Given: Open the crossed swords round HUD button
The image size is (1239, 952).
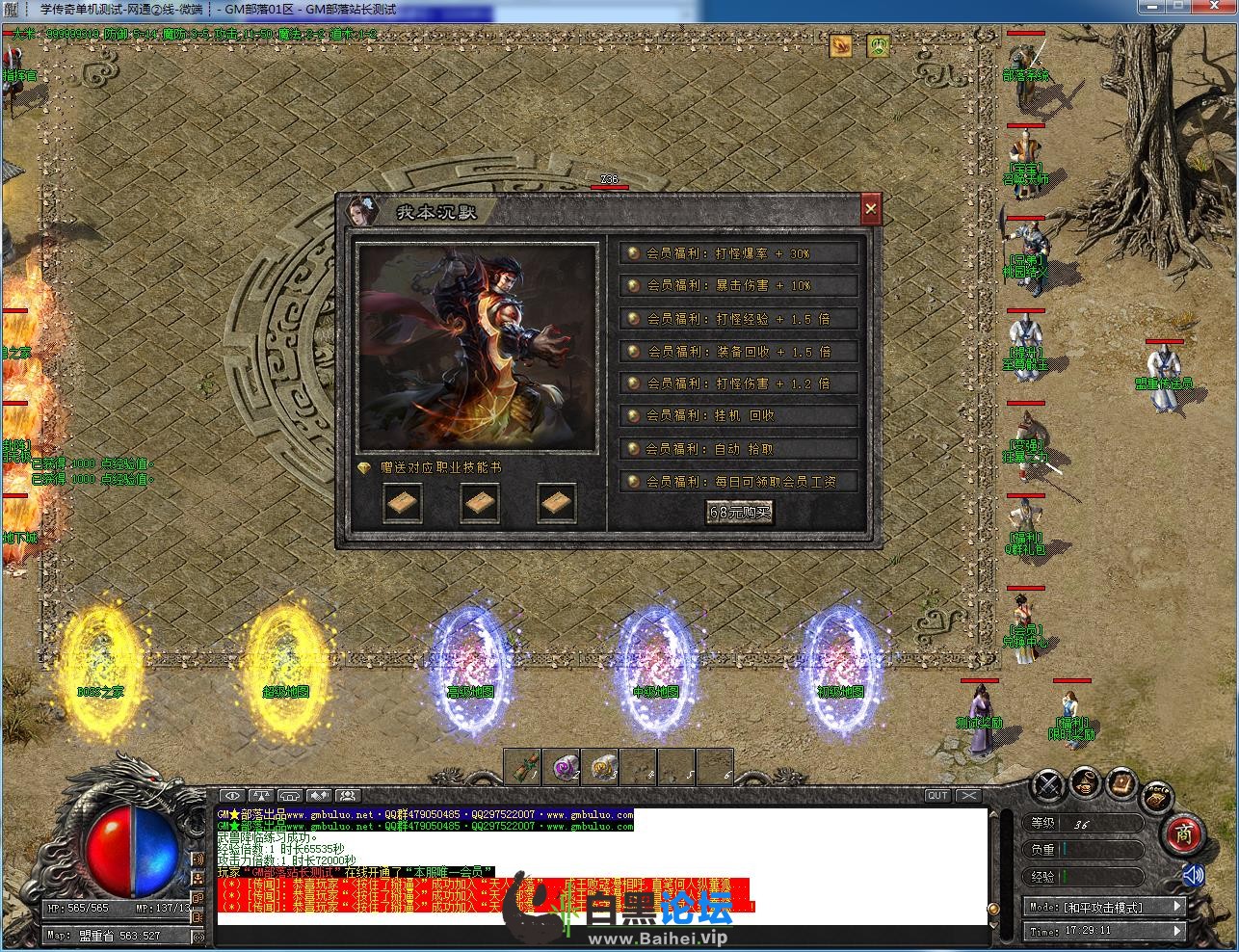Looking at the screenshot, I should point(1048,784).
